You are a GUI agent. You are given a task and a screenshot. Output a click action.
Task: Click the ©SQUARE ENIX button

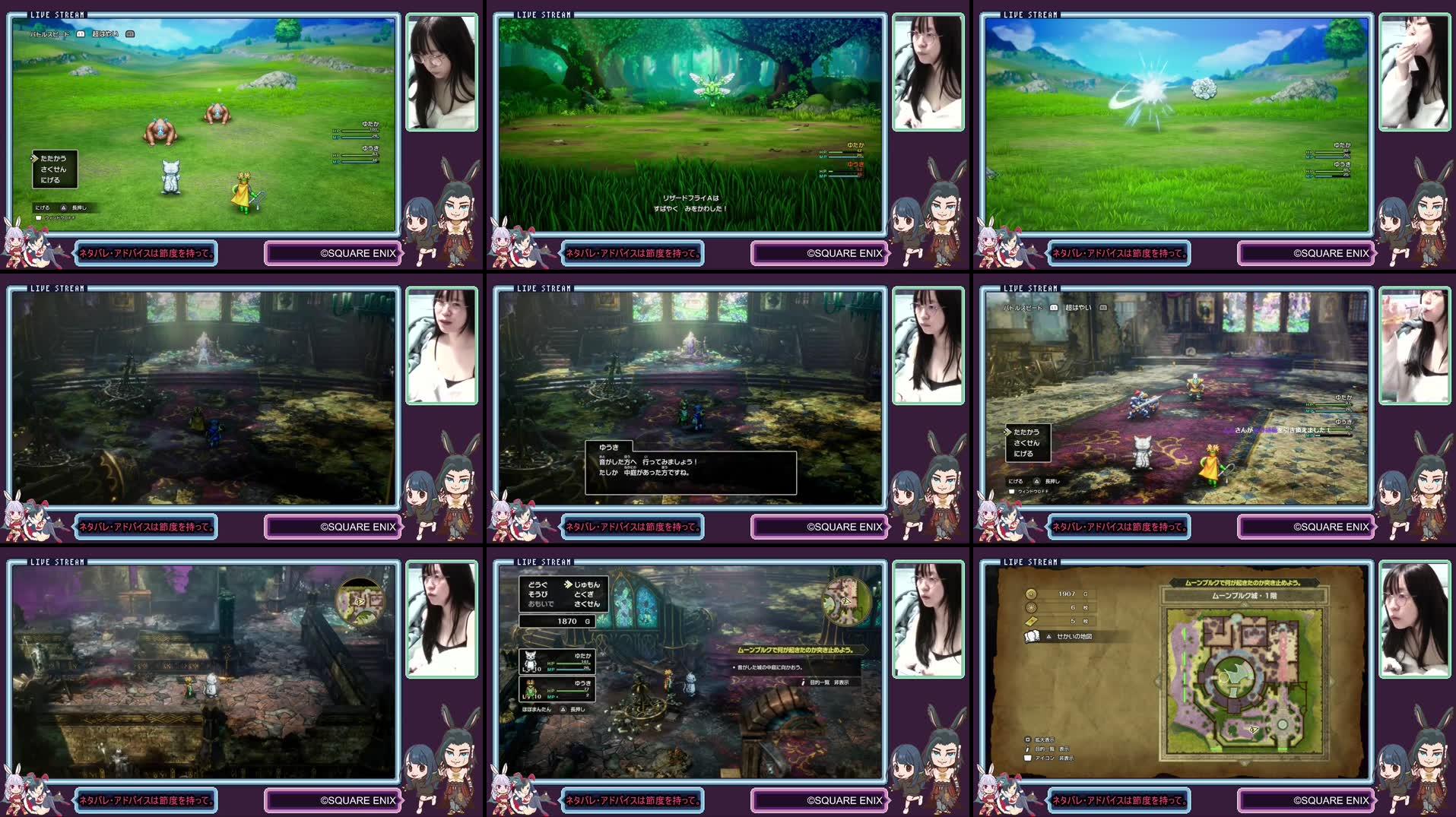coord(1330,800)
